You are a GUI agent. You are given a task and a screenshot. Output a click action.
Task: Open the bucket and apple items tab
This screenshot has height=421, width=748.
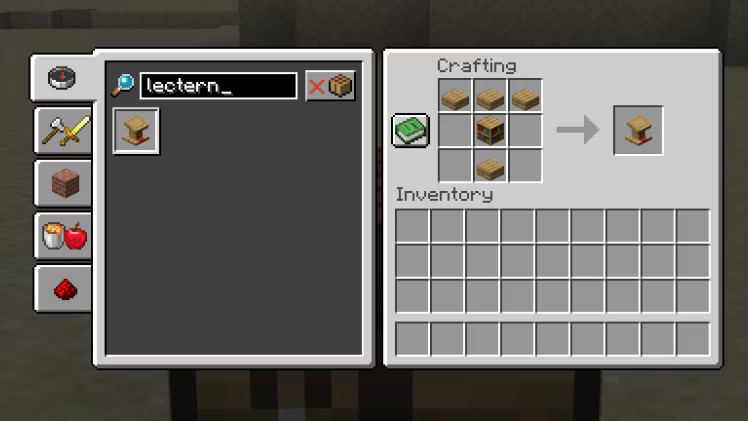(63, 235)
